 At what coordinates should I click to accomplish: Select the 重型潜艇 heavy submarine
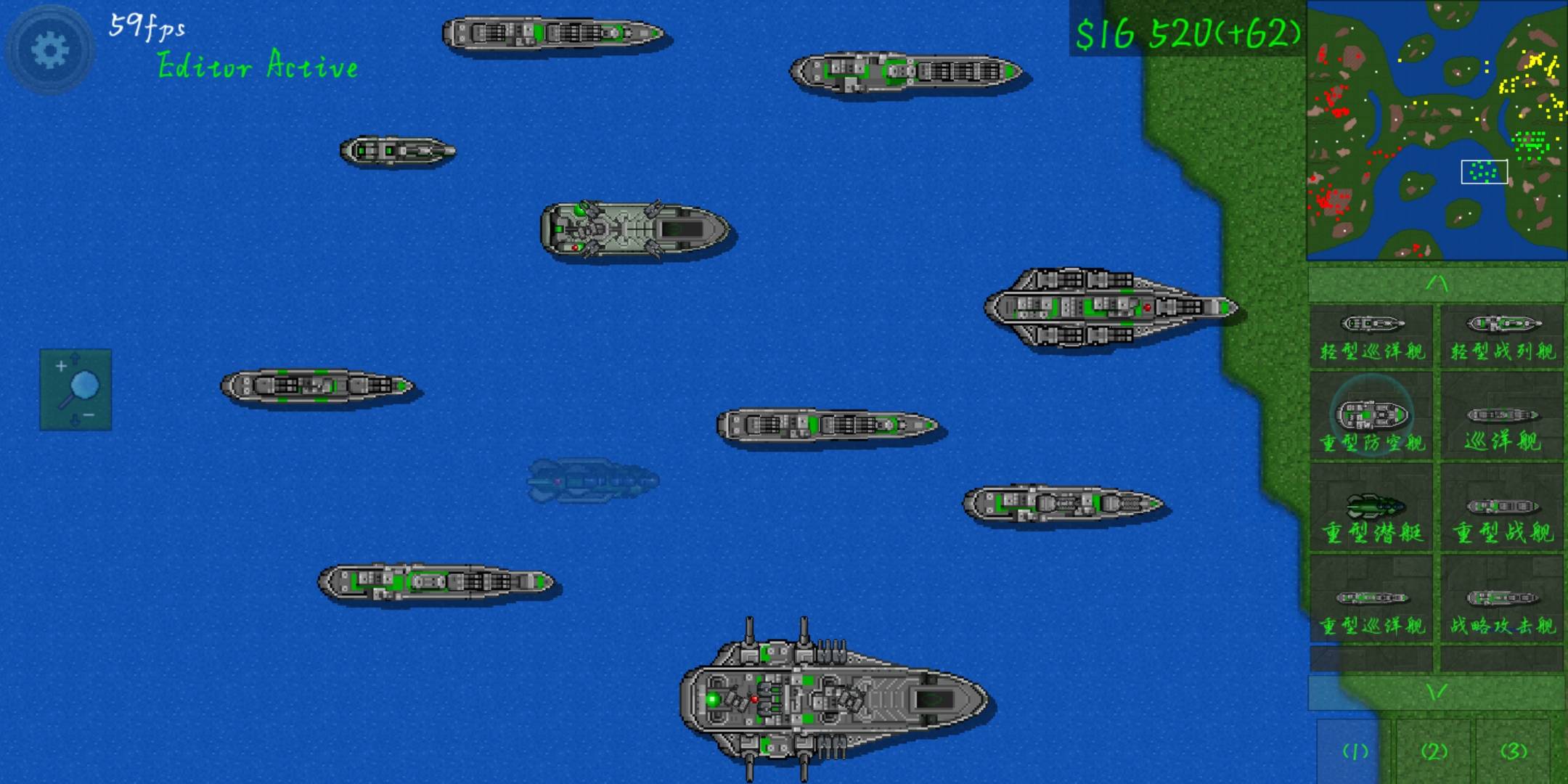click(x=1371, y=517)
